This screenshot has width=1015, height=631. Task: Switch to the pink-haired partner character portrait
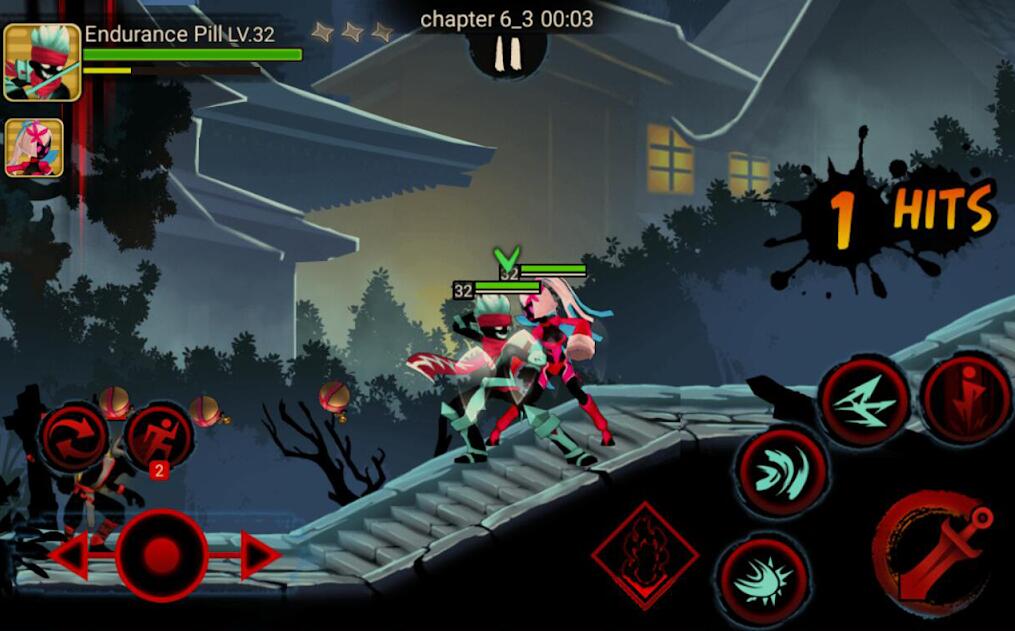coord(34,148)
